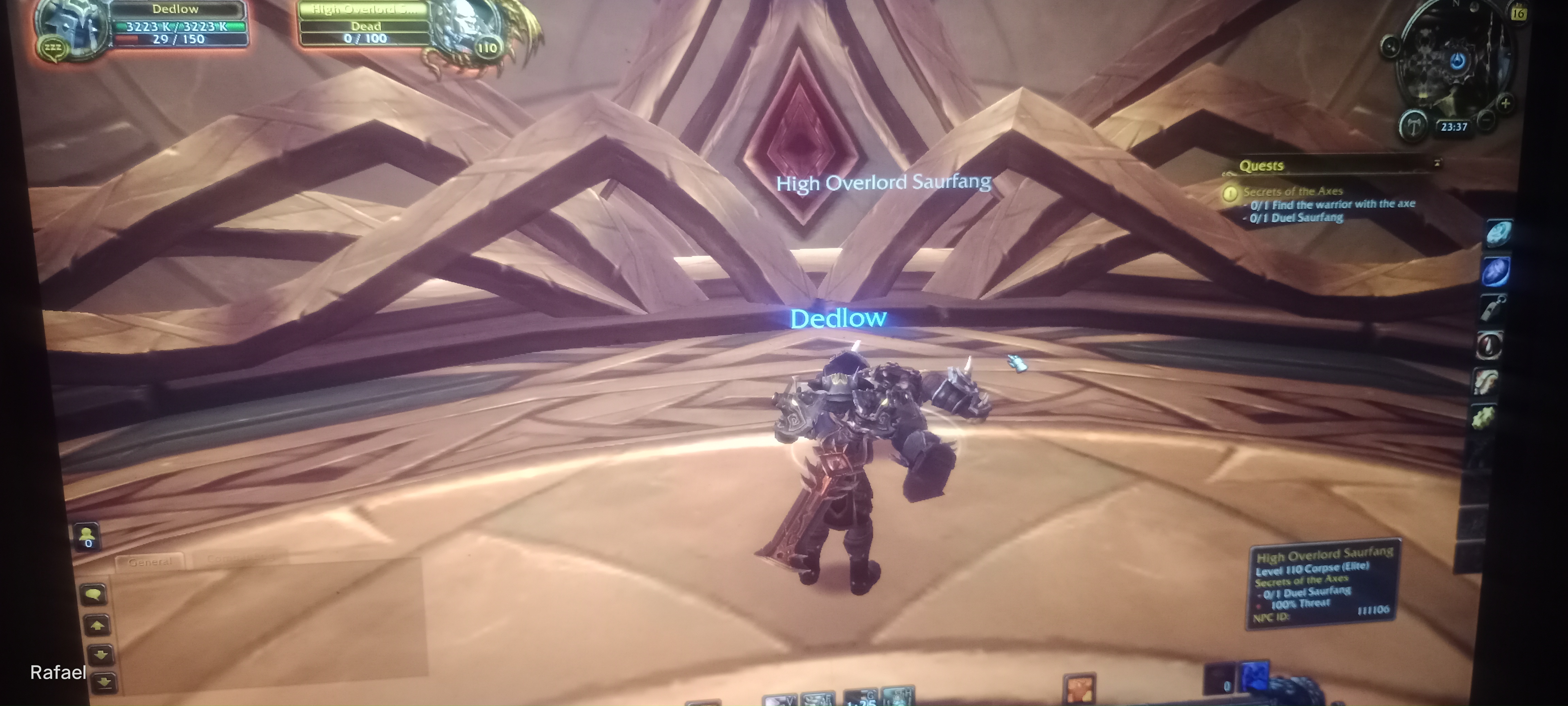The width and height of the screenshot is (1568, 706).
Task: Use the light blue hearthstone icon
Action: tap(1498, 233)
